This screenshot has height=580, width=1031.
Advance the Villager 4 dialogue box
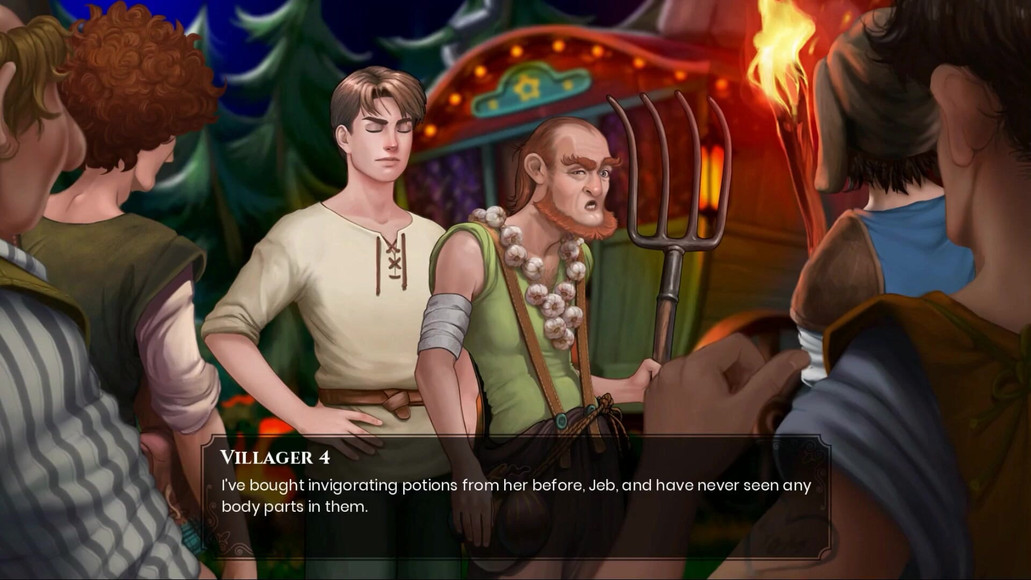tap(515, 496)
